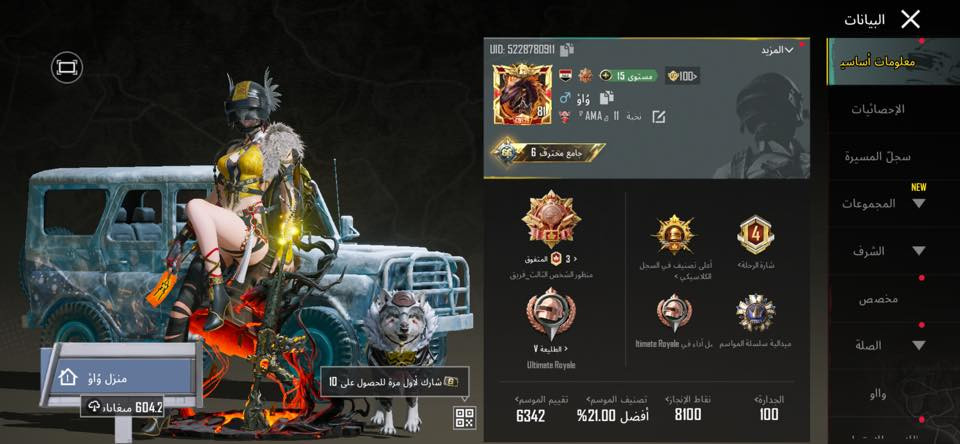Click the player avatar frame

click(x=521, y=97)
